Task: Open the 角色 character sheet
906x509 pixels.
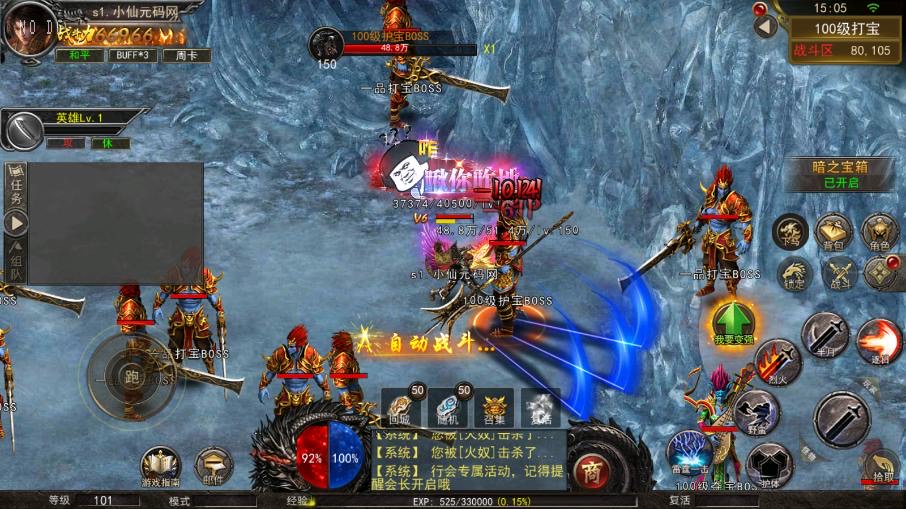Action: [879, 231]
